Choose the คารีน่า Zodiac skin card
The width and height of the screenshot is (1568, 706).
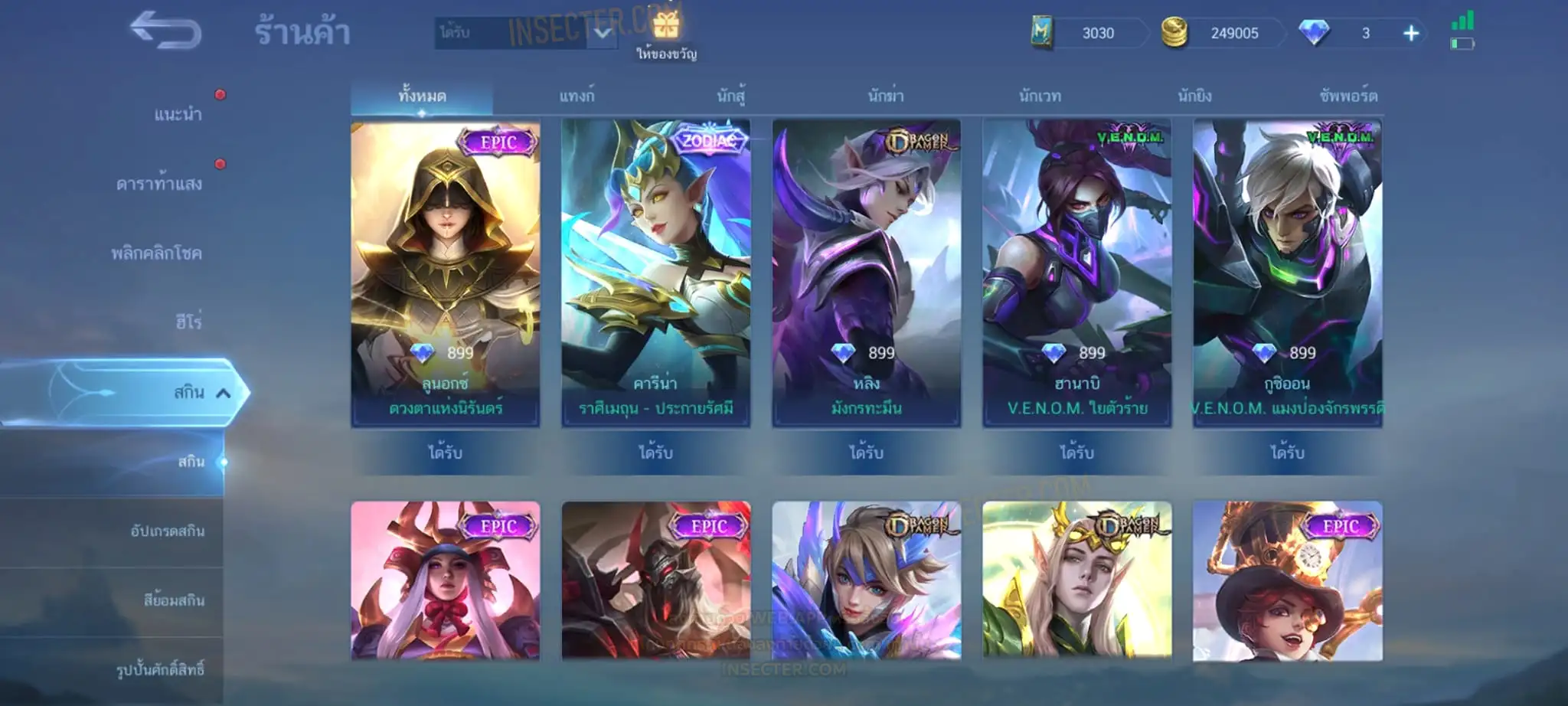pos(656,272)
